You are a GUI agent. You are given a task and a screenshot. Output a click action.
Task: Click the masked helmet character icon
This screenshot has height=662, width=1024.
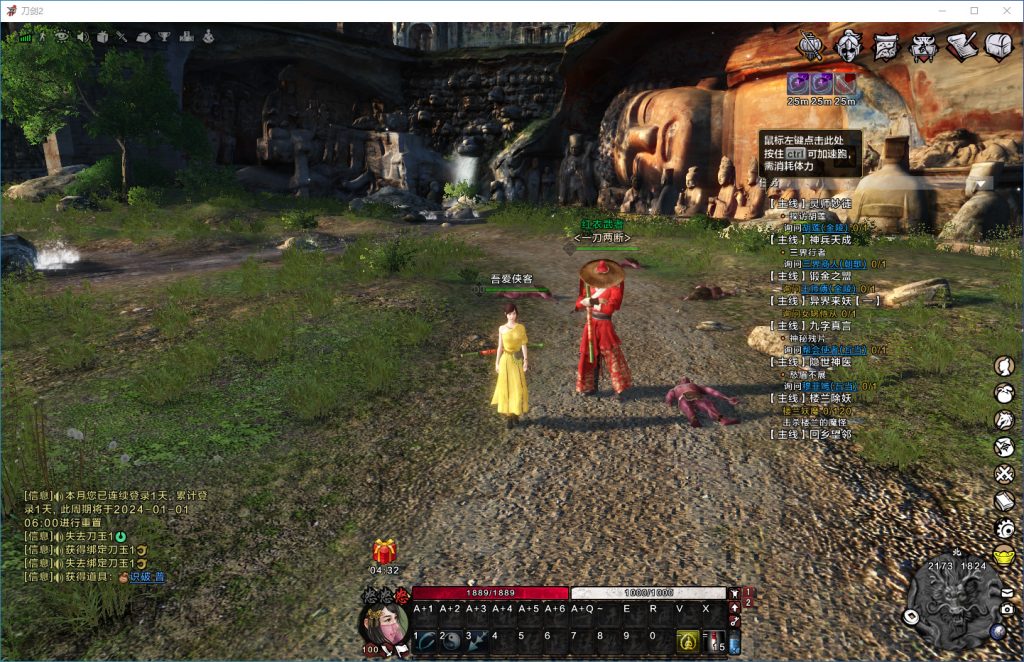[x=849, y=46]
